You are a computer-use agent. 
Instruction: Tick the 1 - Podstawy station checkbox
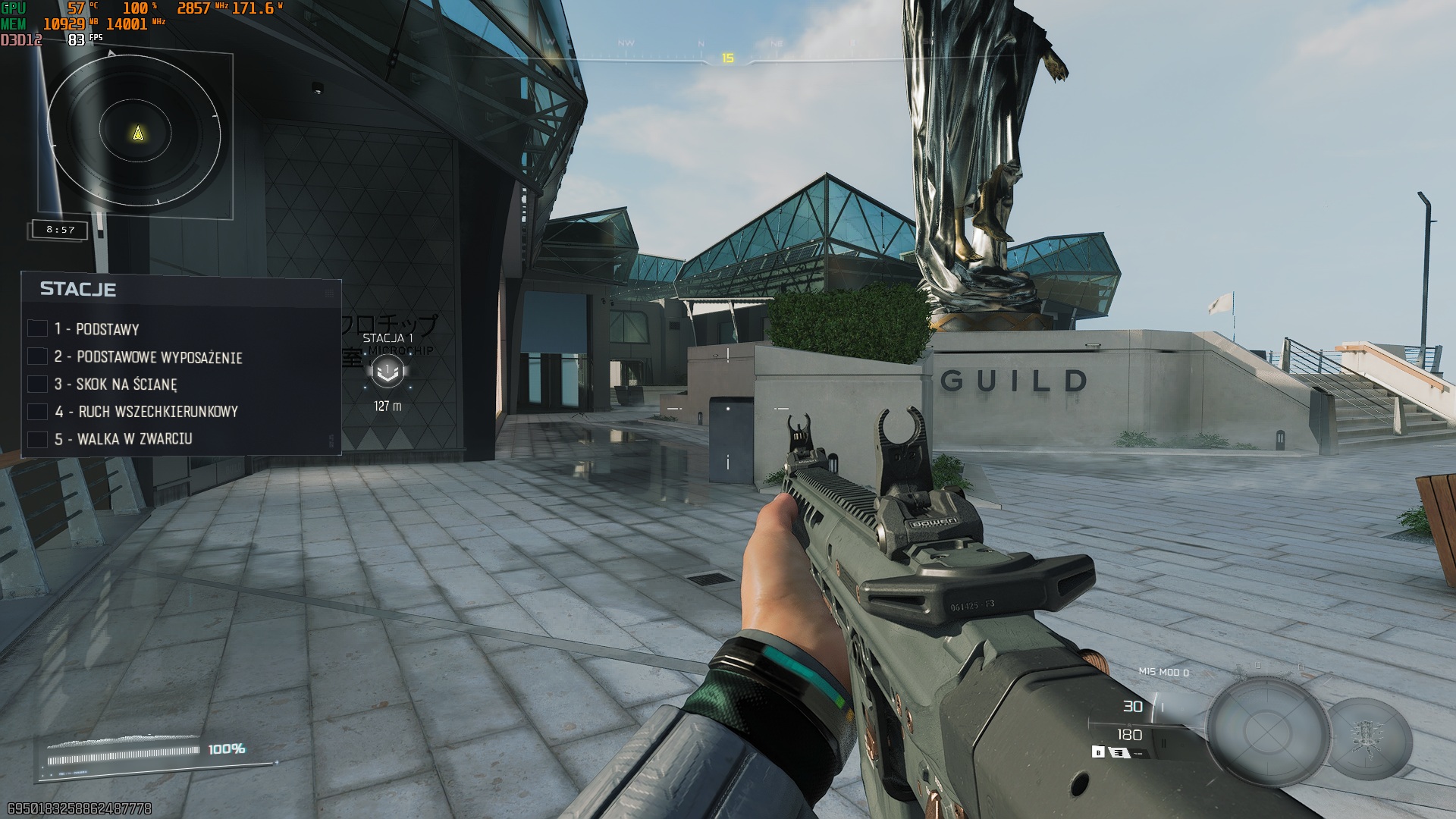click(37, 328)
